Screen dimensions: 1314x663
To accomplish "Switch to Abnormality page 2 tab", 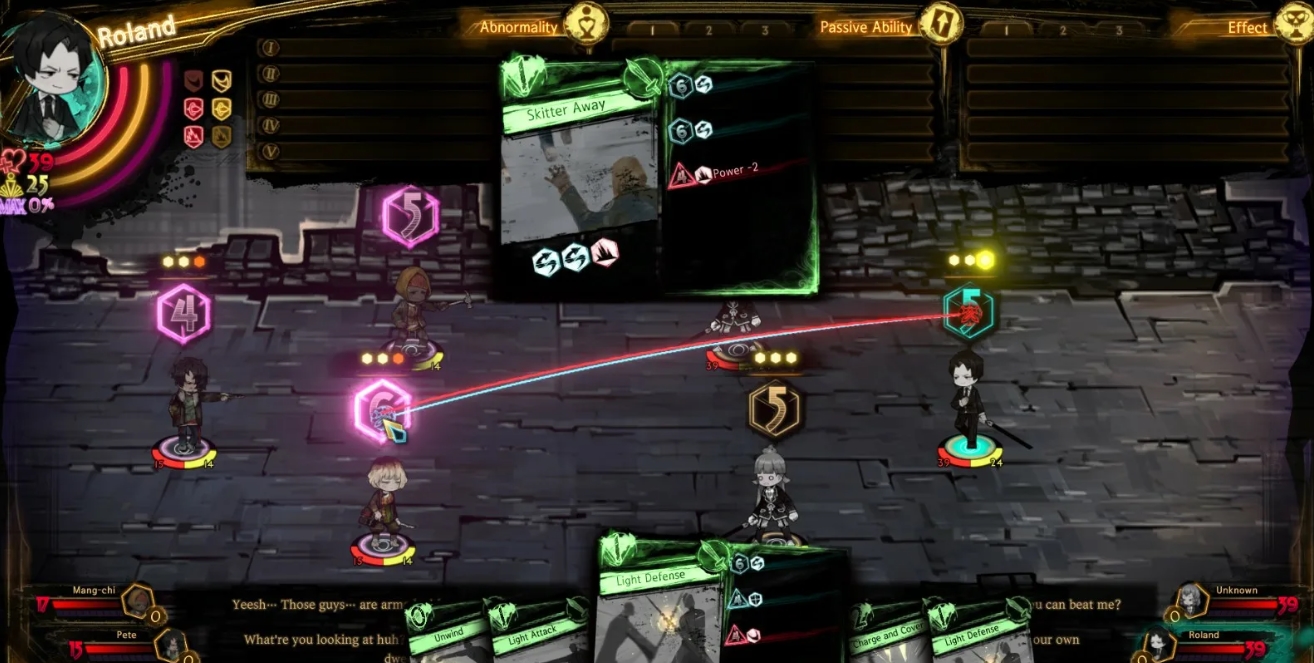I will click(710, 30).
